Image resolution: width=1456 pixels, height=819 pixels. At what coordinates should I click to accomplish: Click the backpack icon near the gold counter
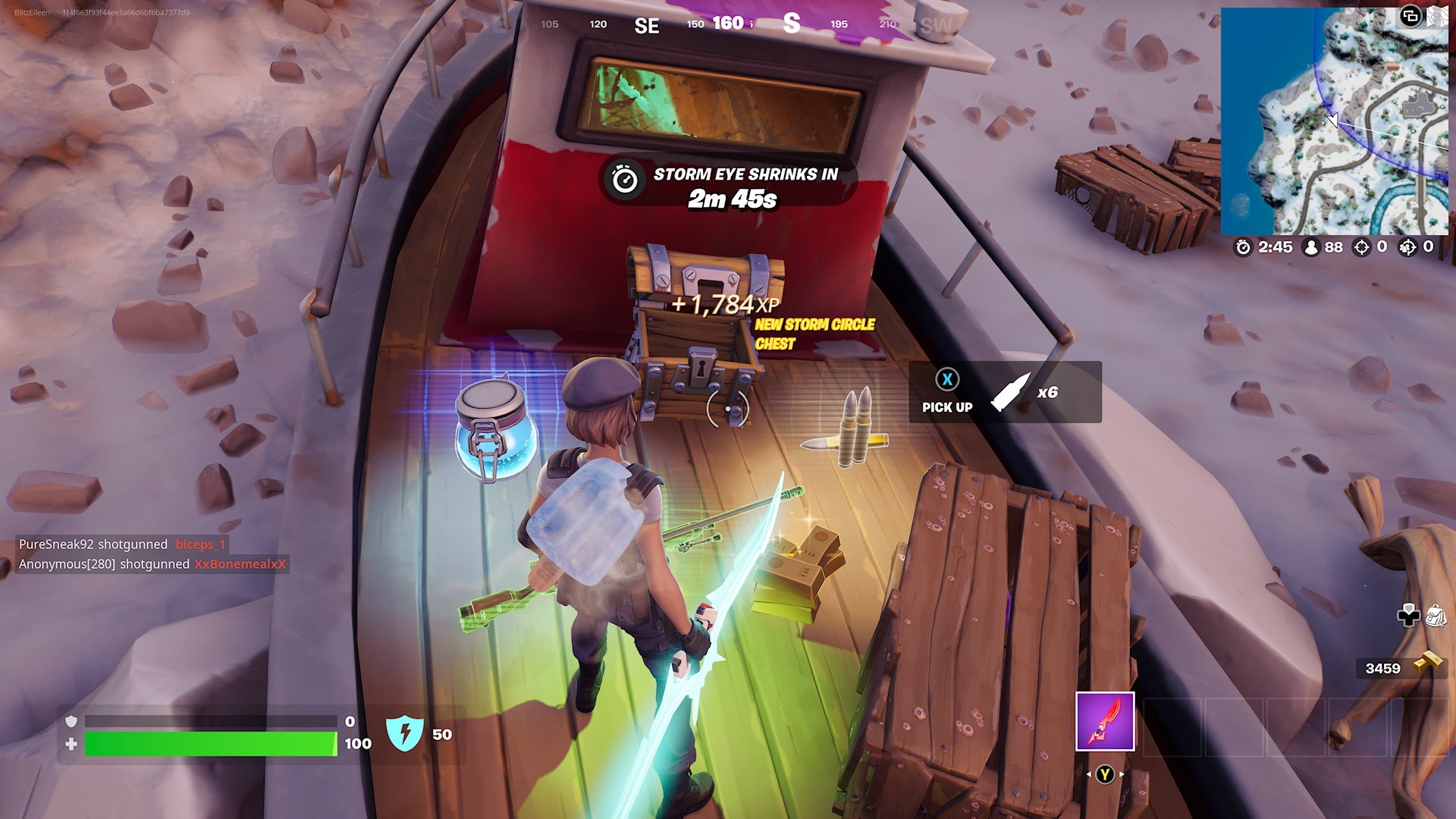click(1436, 616)
